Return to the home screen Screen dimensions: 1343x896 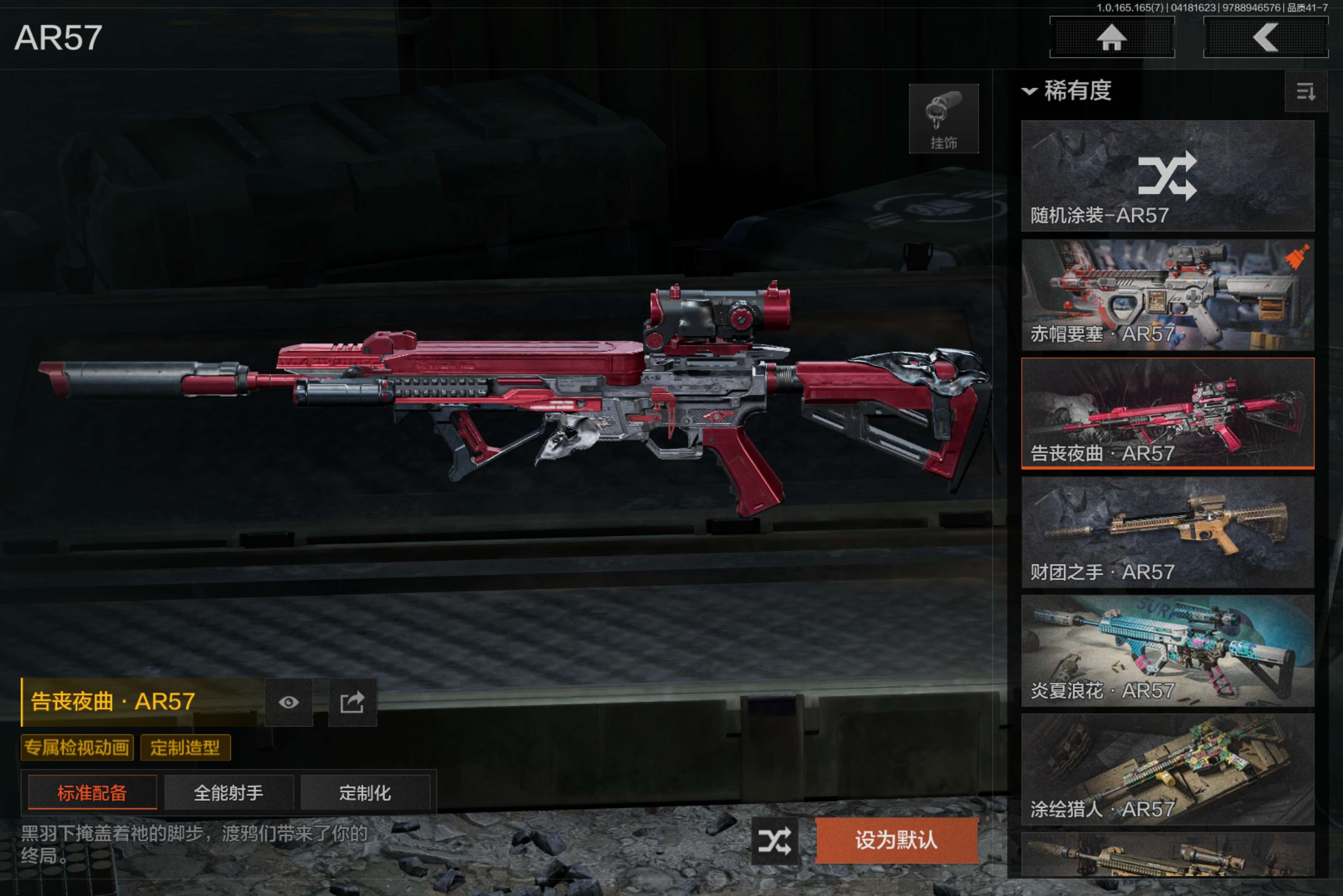[x=1111, y=38]
